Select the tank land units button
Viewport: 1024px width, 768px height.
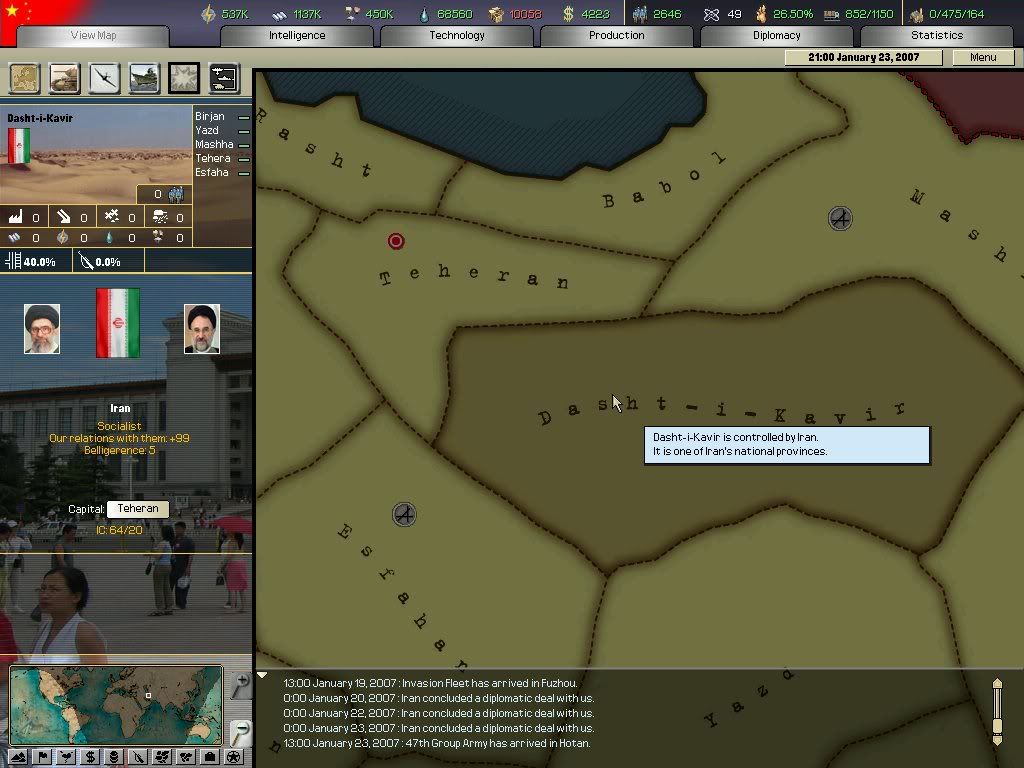(64, 78)
